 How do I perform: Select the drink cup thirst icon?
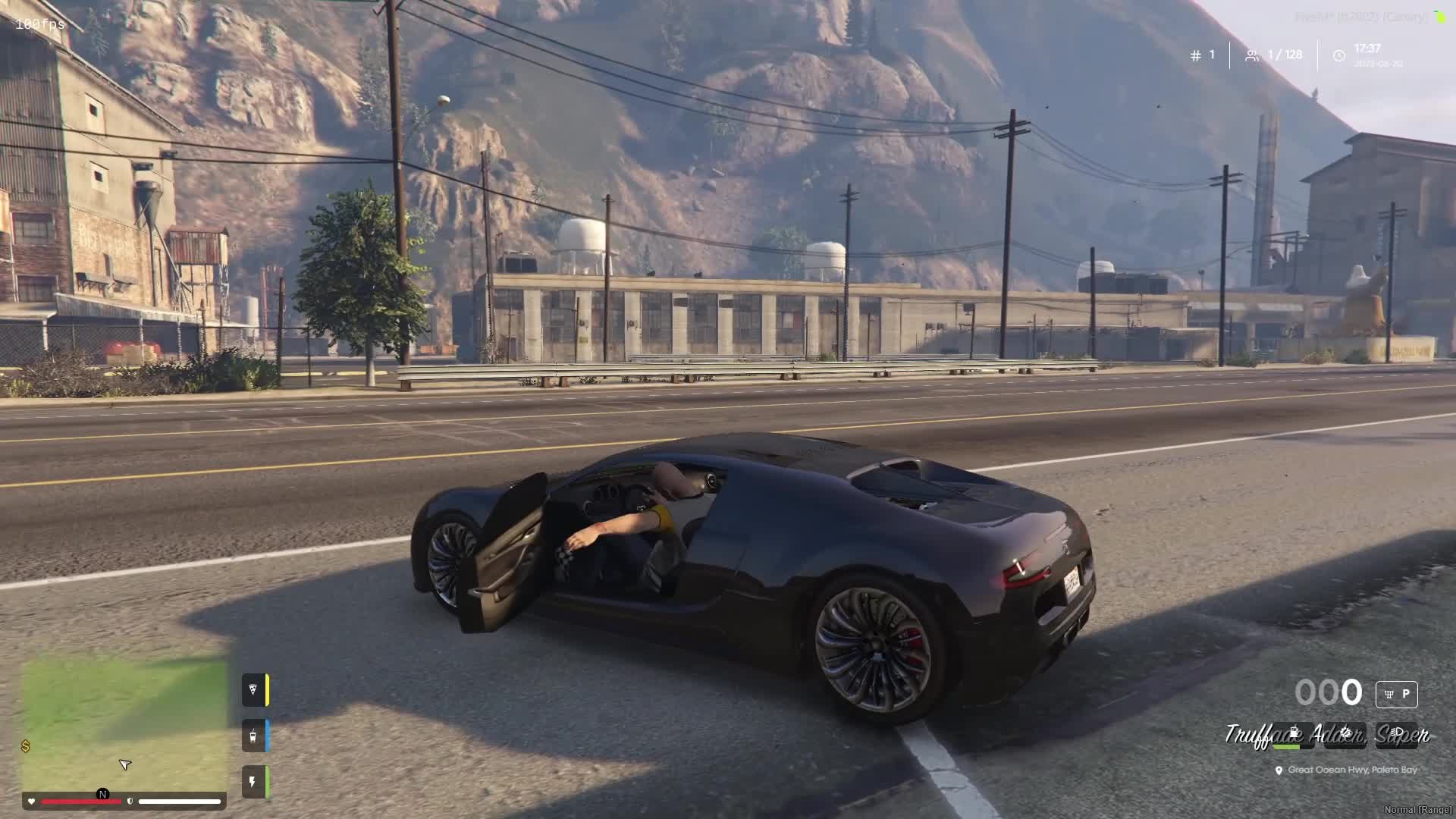pyautogui.click(x=253, y=736)
